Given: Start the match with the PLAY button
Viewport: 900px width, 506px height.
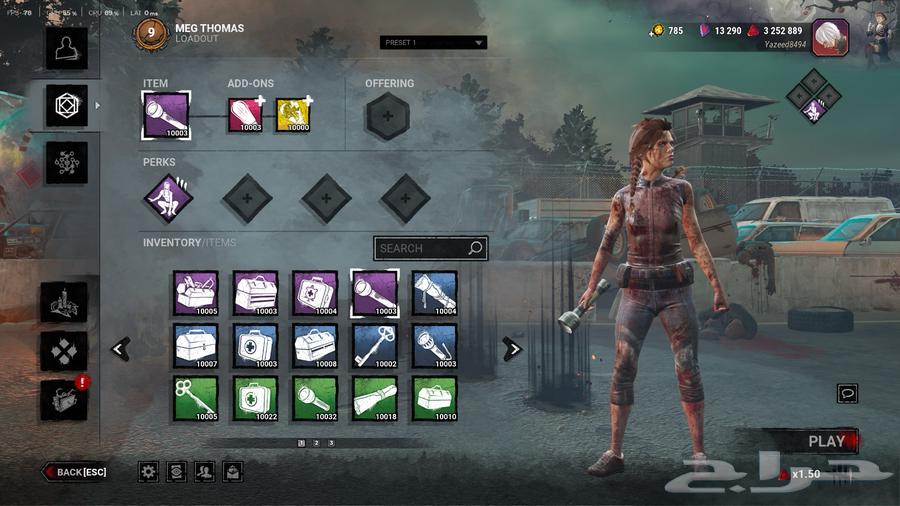Looking at the screenshot, I should point(826,441).
